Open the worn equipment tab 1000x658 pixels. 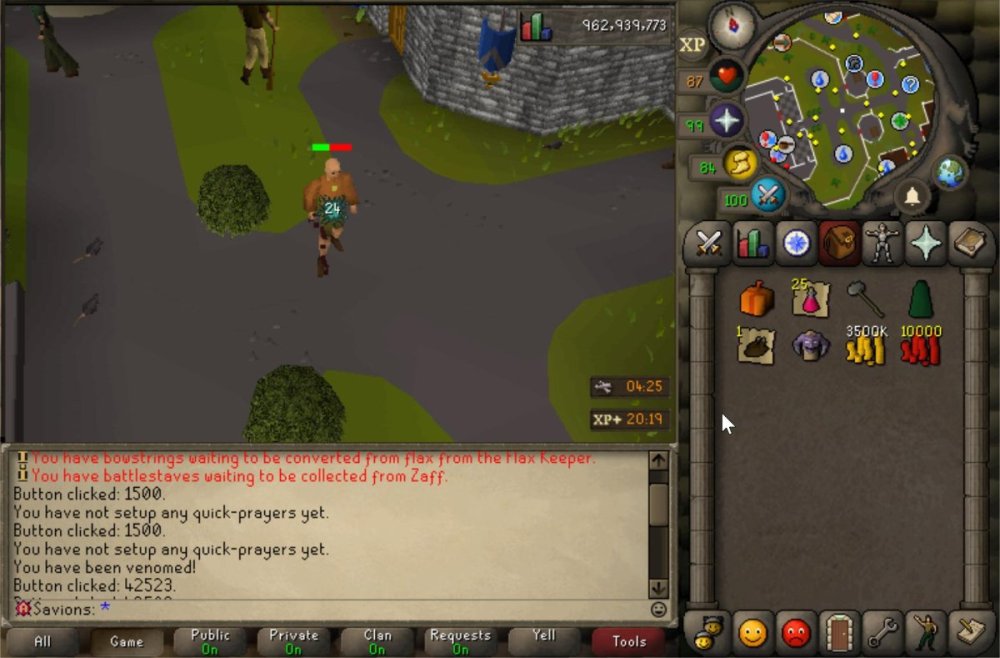point(883,243)
